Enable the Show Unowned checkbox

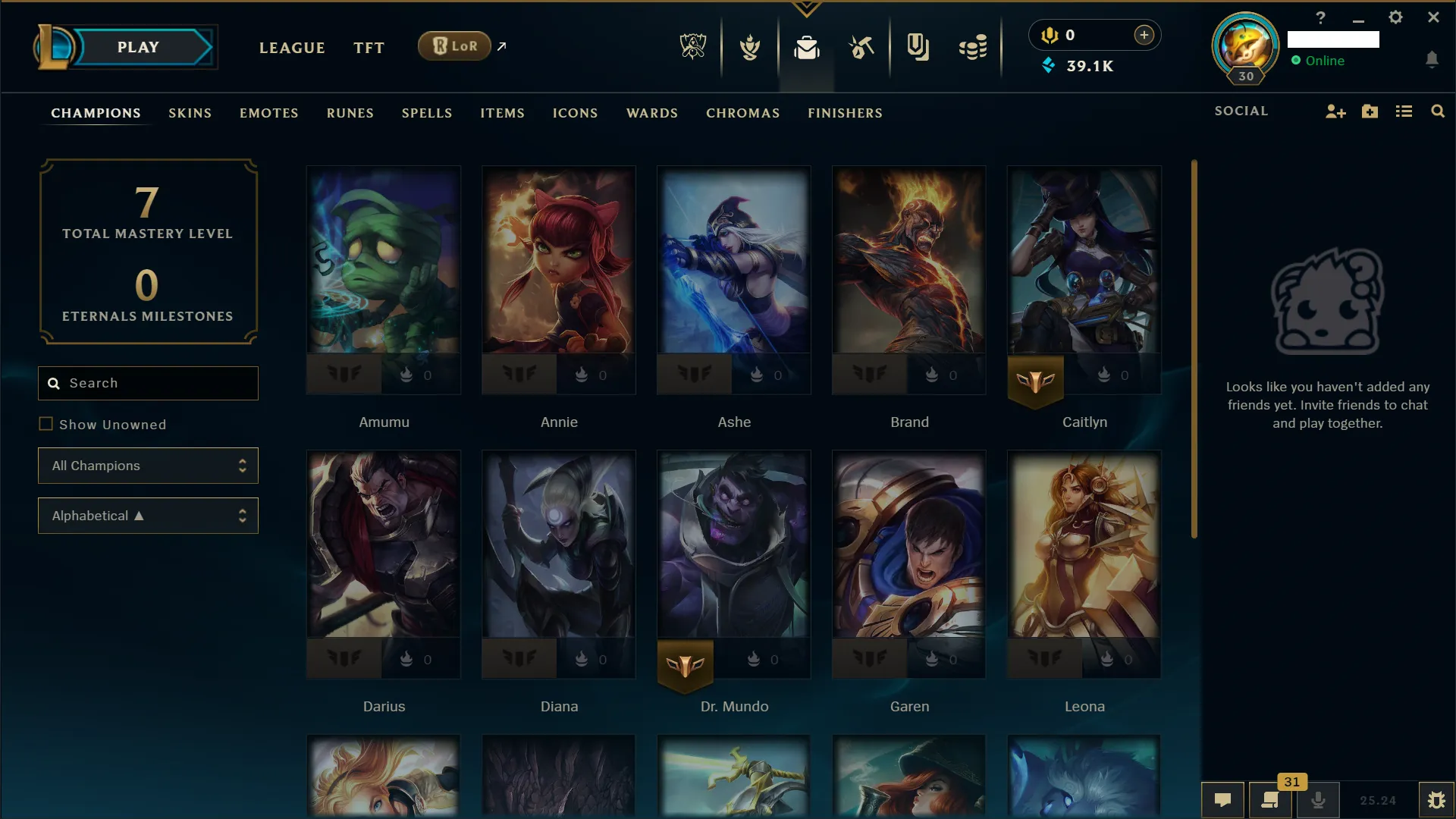point(47,425)
